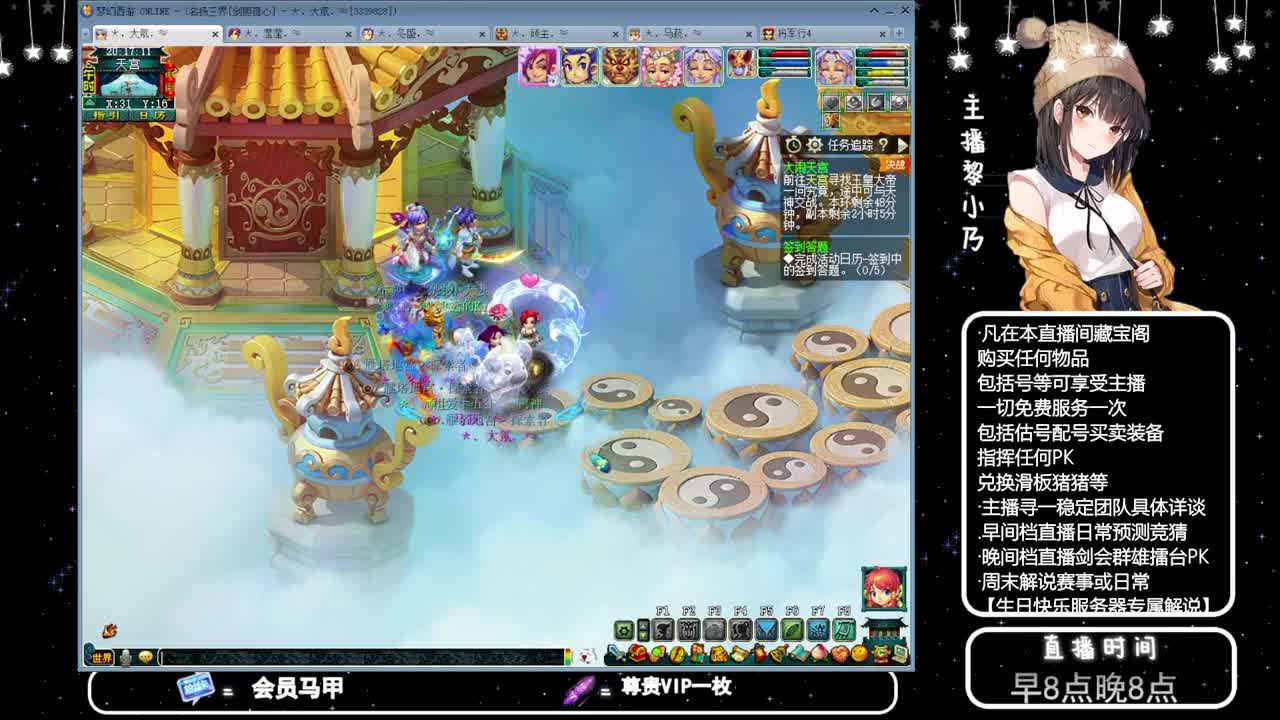This screenshot has height=720, width=1280.
Task: Click the peach item icon on the toolbar
Action: (819, 652)
